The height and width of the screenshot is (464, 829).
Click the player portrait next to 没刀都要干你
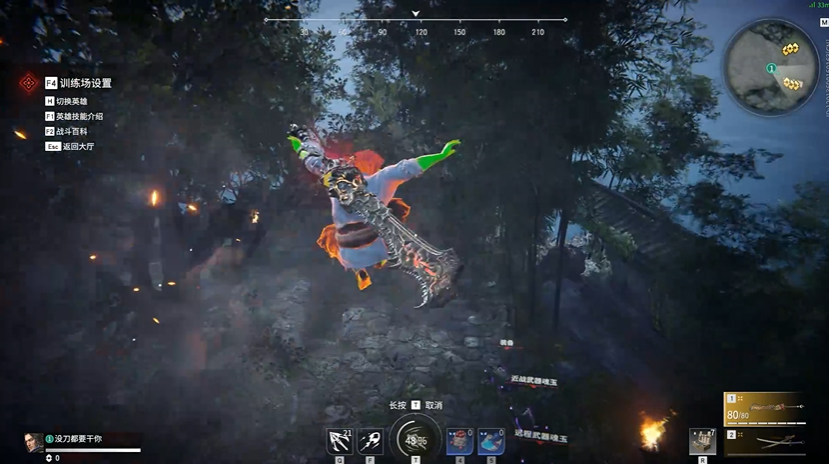click(x=34, y=441)
